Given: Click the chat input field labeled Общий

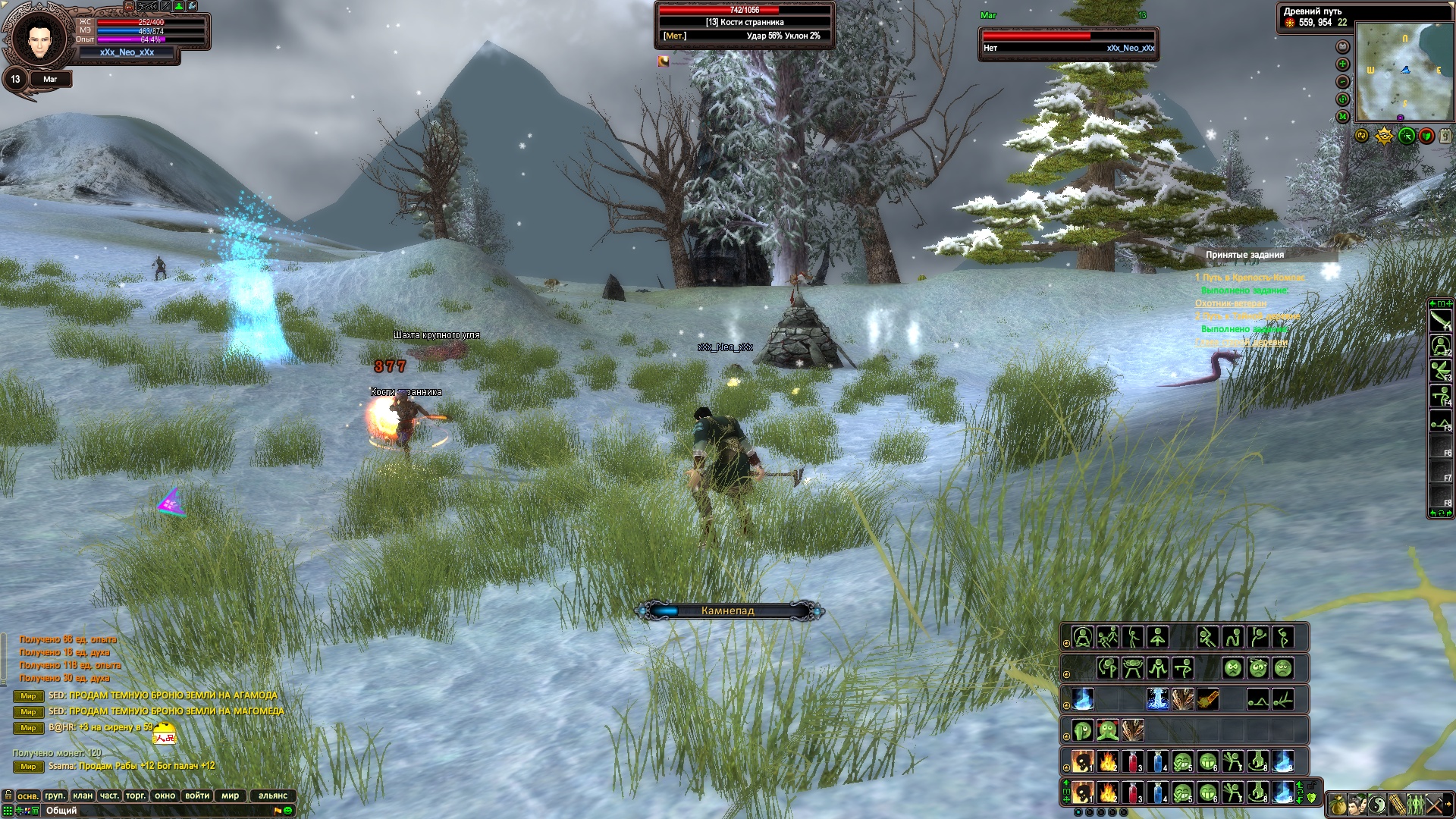Looking at the screenshot, I should (152, 811).
